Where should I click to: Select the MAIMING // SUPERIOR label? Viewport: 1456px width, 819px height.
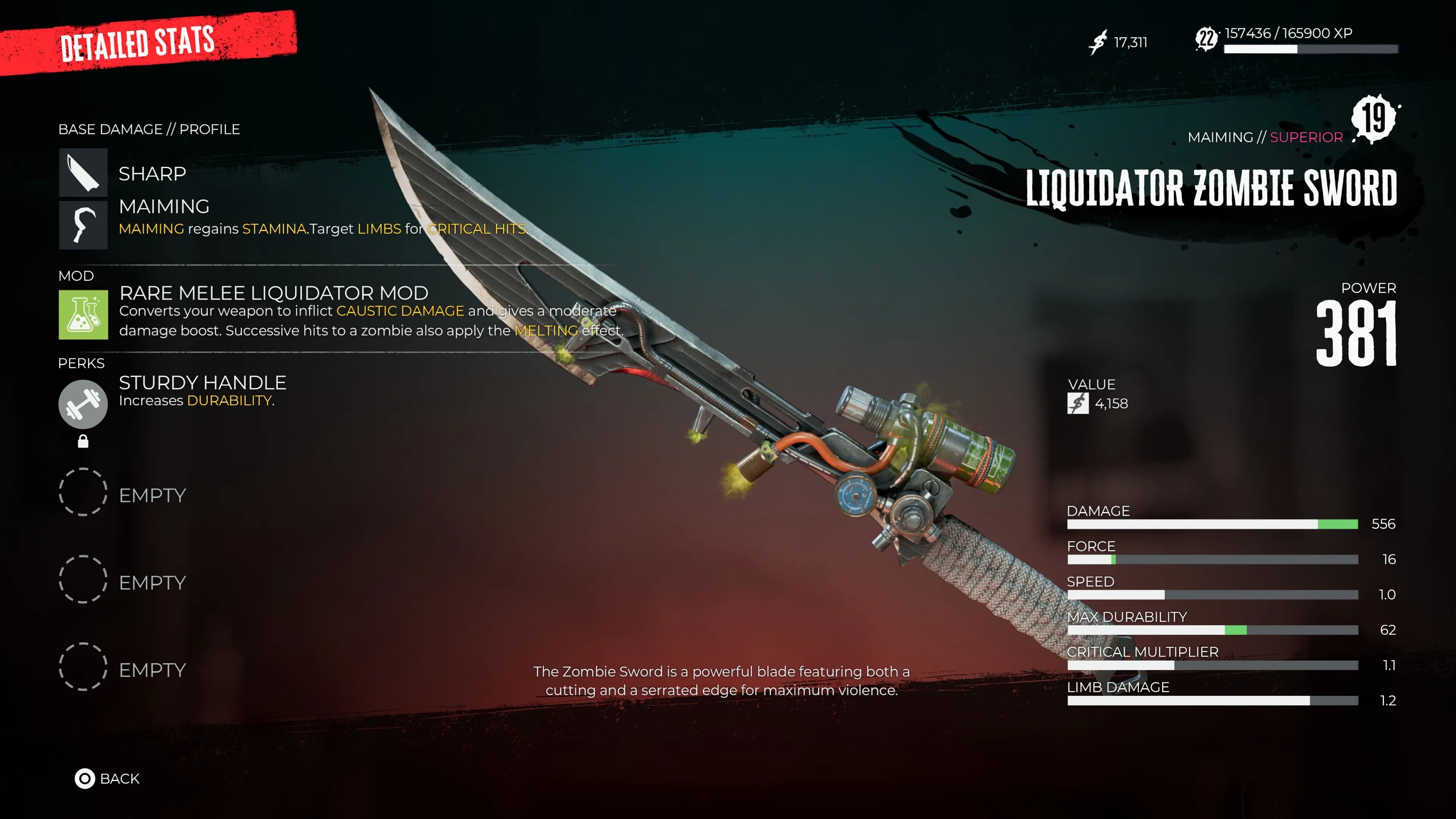pos(1265,136)
